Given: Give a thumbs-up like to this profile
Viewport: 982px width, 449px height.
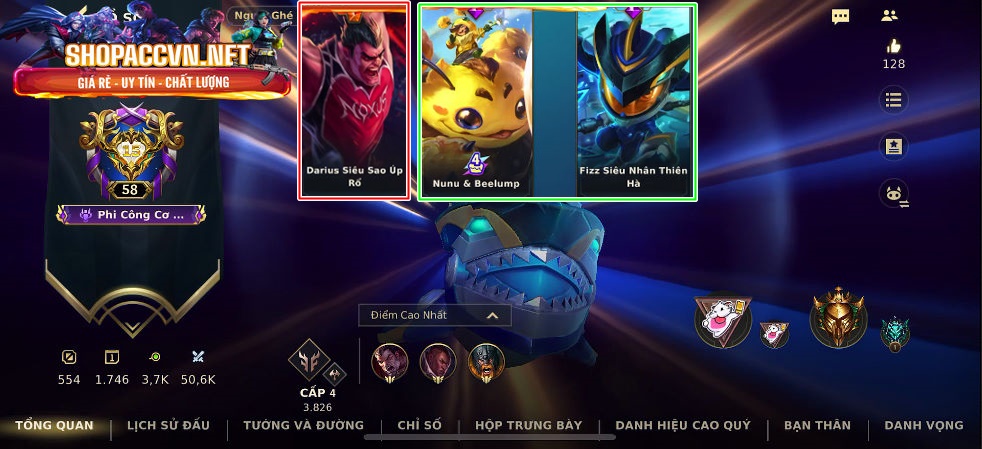Looking at the screenshot, I should (893, 46).
